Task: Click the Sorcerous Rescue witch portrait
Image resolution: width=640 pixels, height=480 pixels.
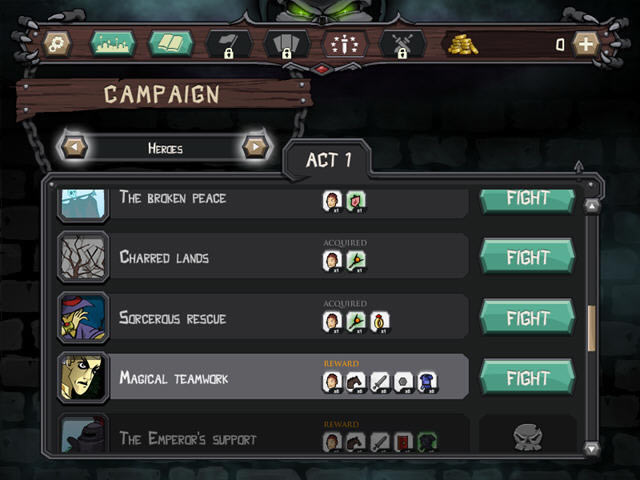Action: (x=82, y=319)
